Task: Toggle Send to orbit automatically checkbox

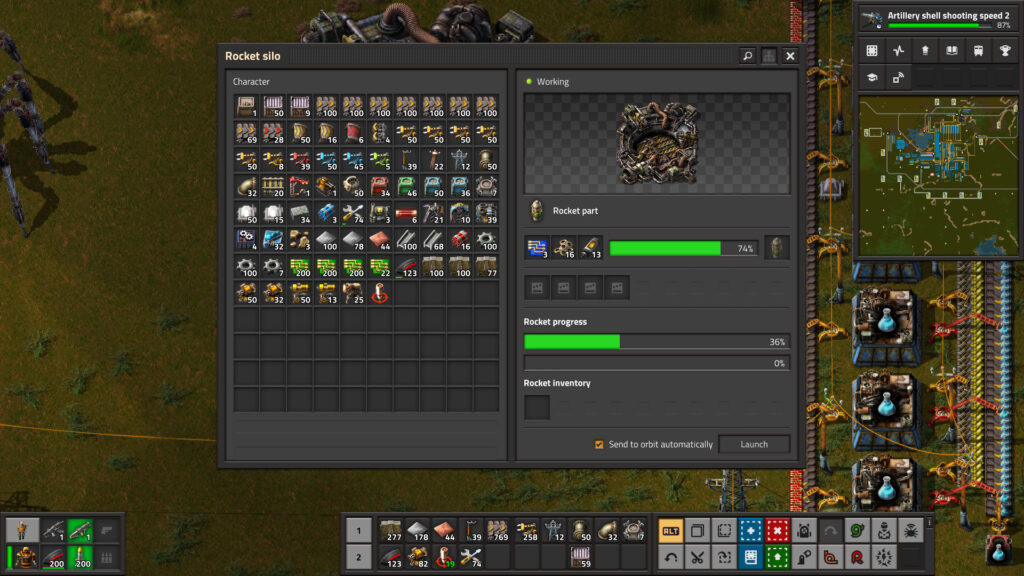Action: [x=599, y=444]
